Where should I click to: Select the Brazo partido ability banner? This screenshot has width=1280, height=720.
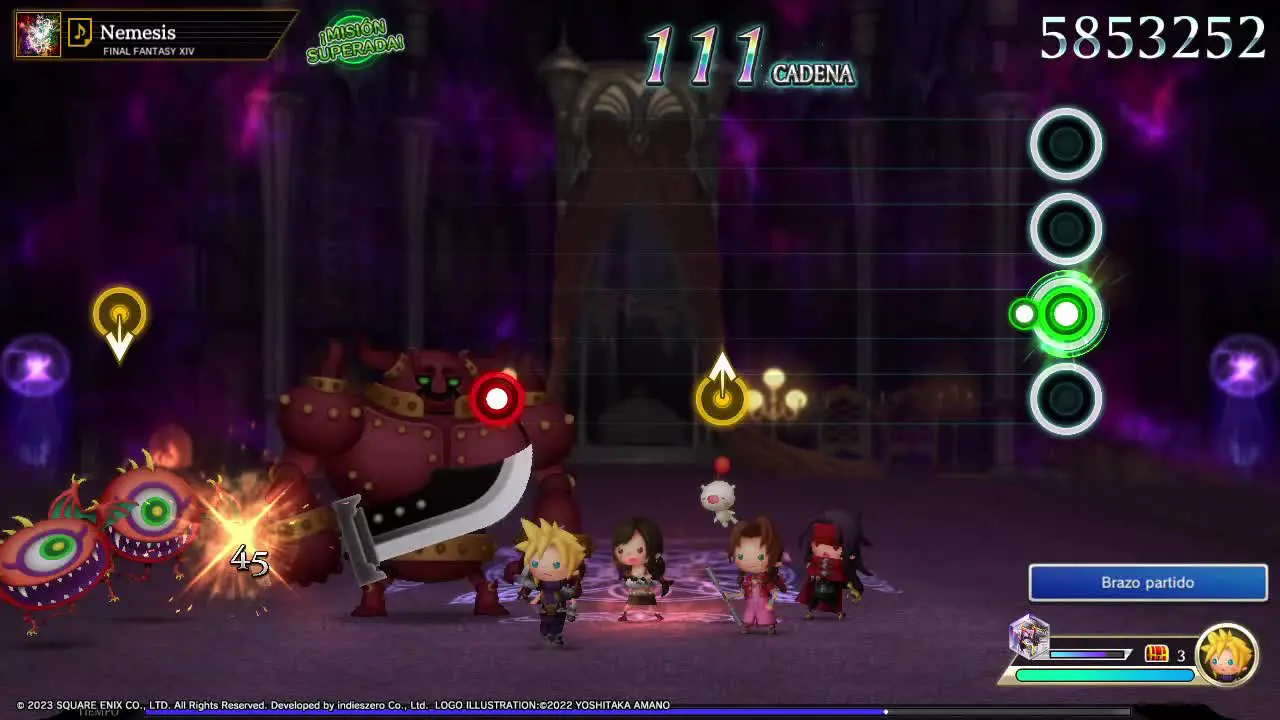(1147, 582)
